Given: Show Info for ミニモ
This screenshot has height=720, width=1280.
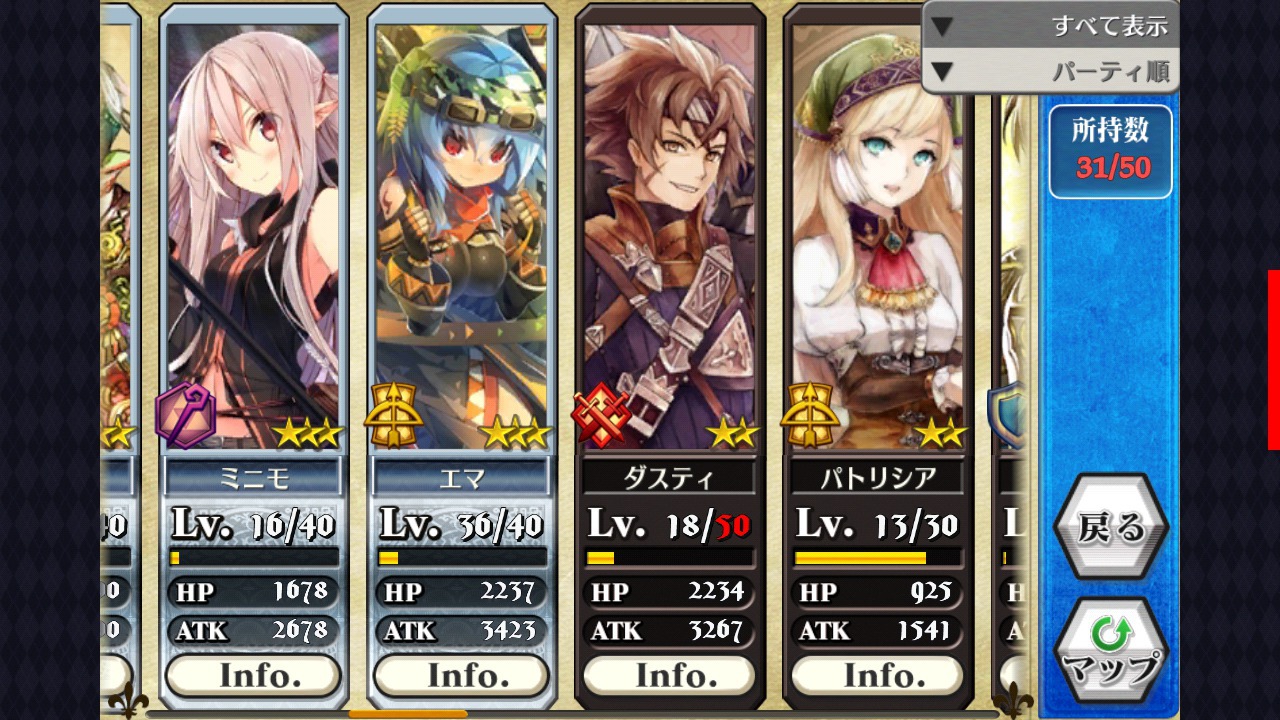Looking at the screenshot, I should click(254, 676).
